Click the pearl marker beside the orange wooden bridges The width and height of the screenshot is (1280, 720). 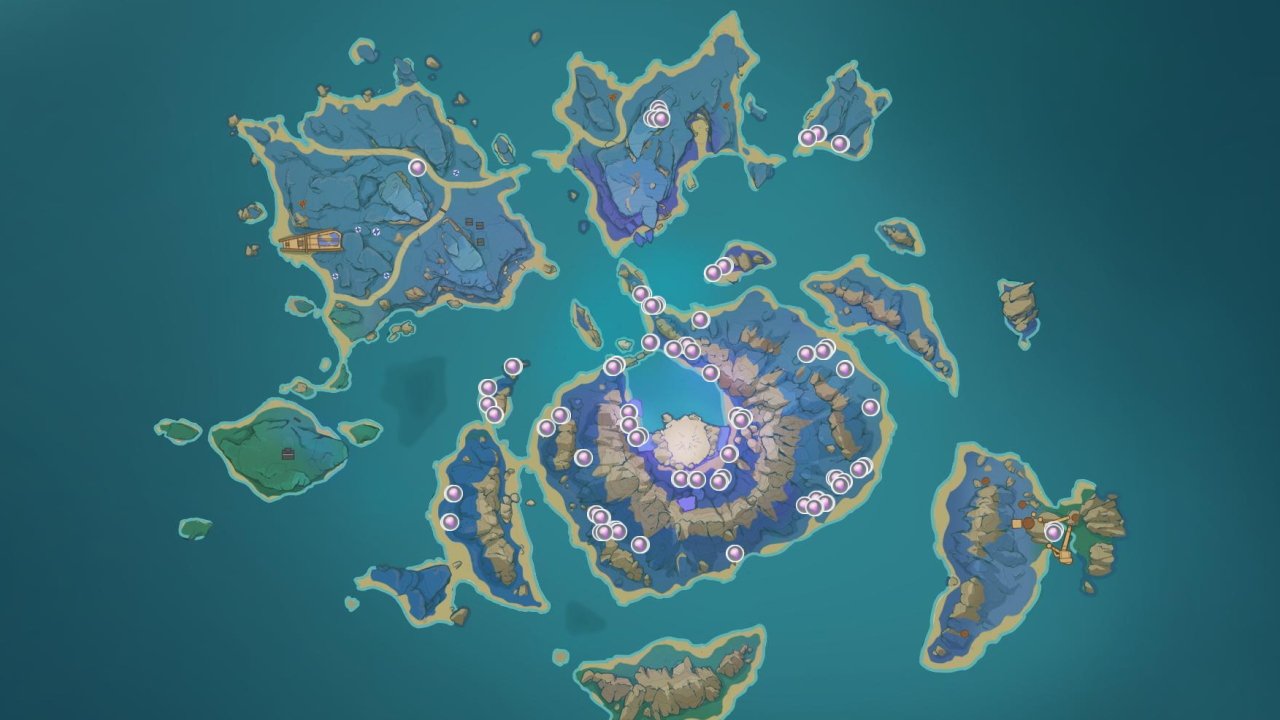1053,532
